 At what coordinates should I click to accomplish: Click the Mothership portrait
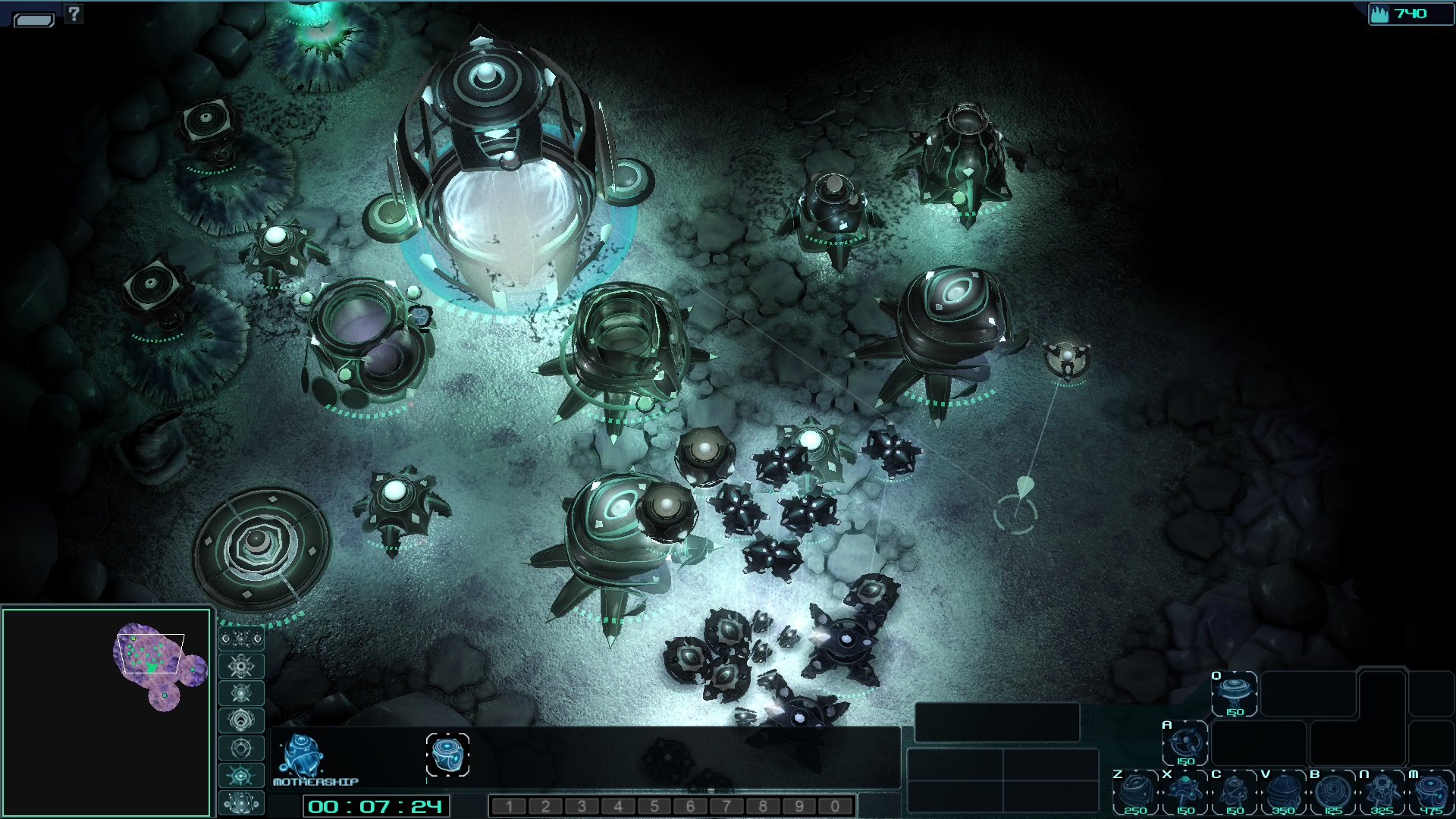301,755
